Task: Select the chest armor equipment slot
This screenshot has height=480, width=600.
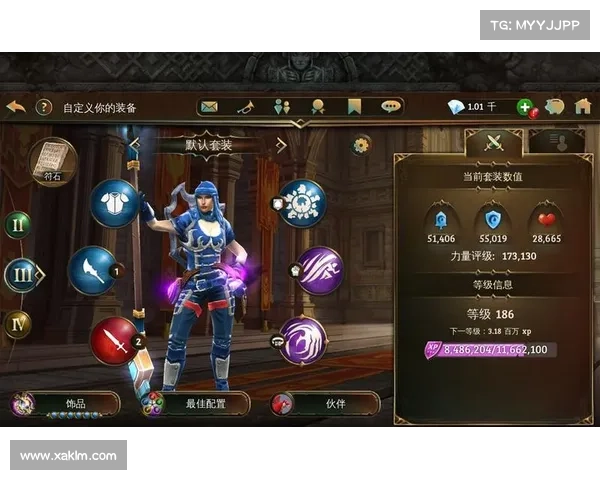Action: [x=114, y=203]
